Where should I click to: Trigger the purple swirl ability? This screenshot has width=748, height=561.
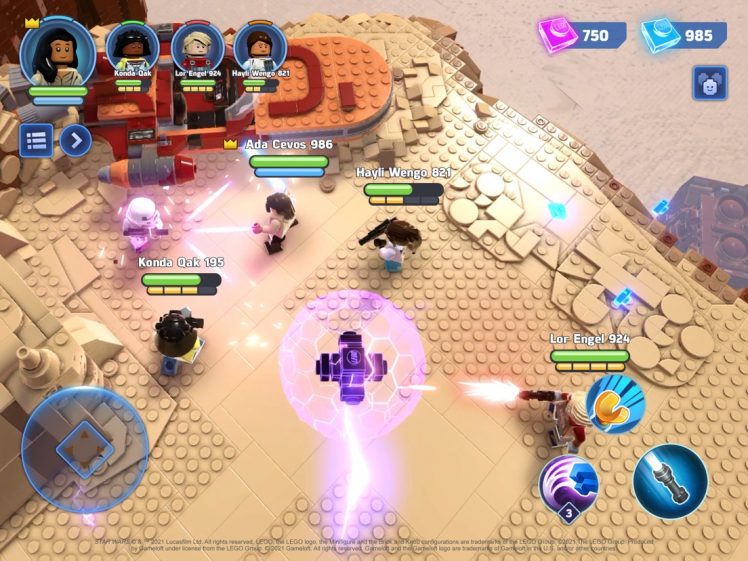point(569,485)
